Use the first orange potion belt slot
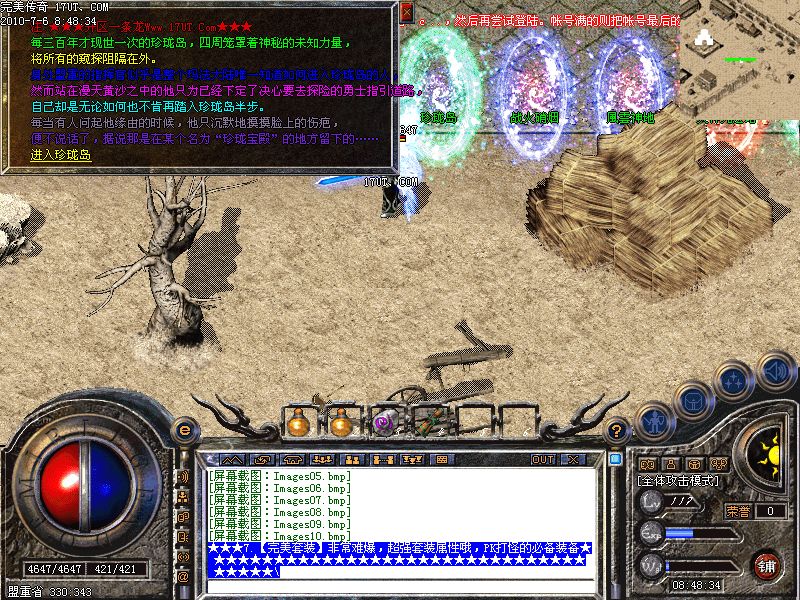 tap(297, 424)
